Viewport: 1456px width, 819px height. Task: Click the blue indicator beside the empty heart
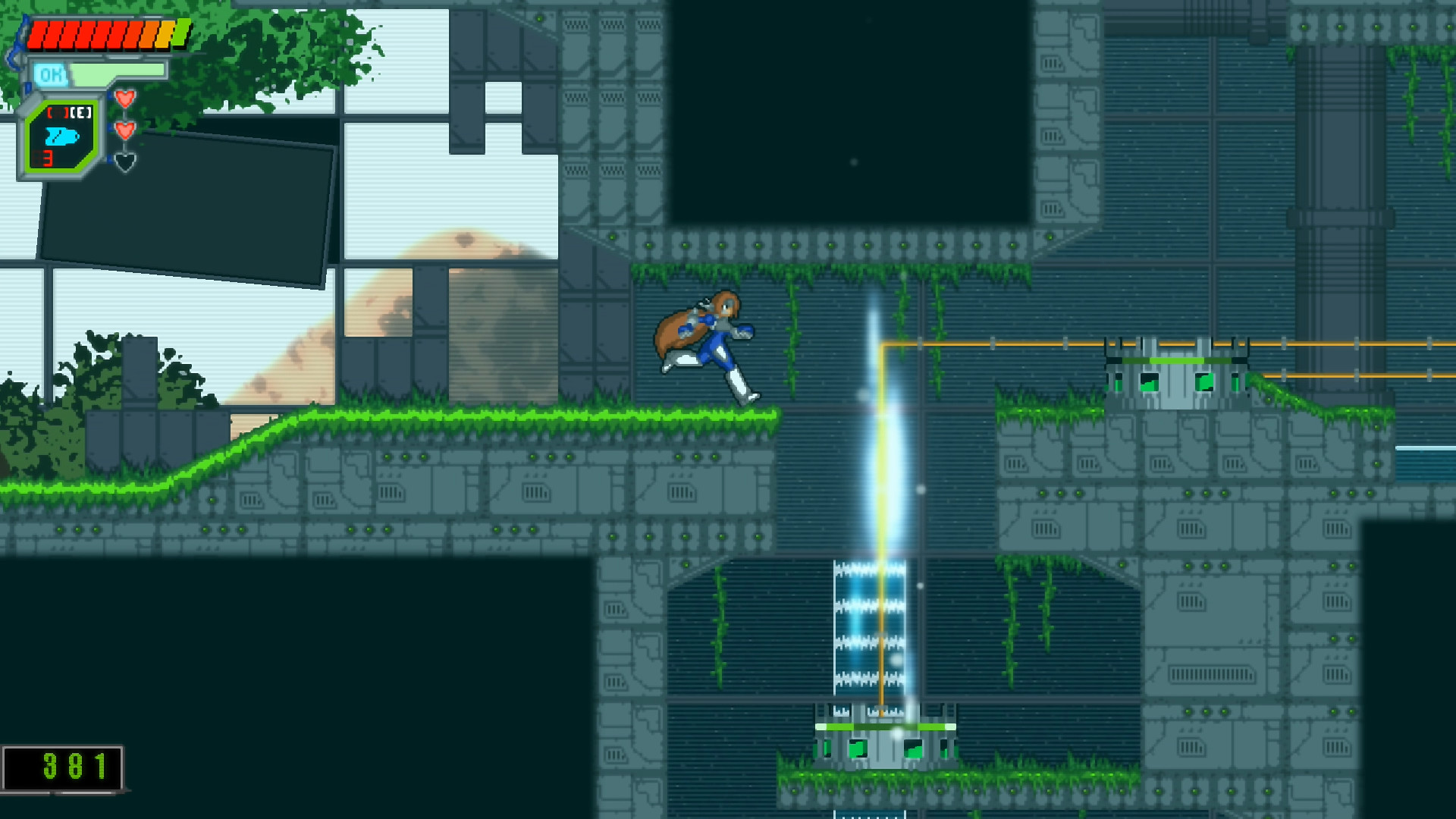[110, 159]
